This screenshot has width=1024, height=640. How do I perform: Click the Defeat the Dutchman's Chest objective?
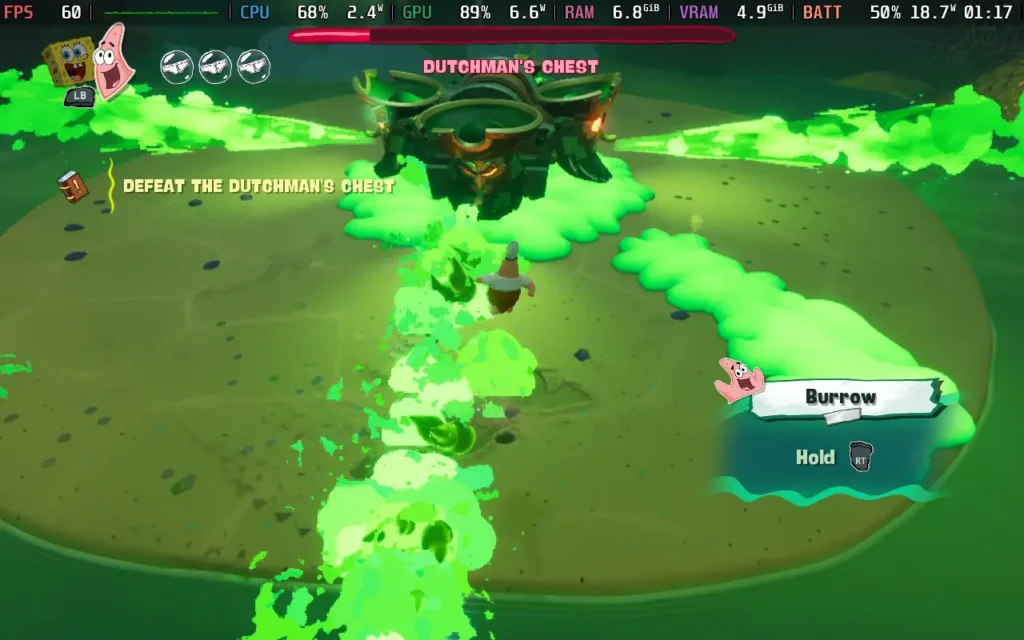(258, 186)
